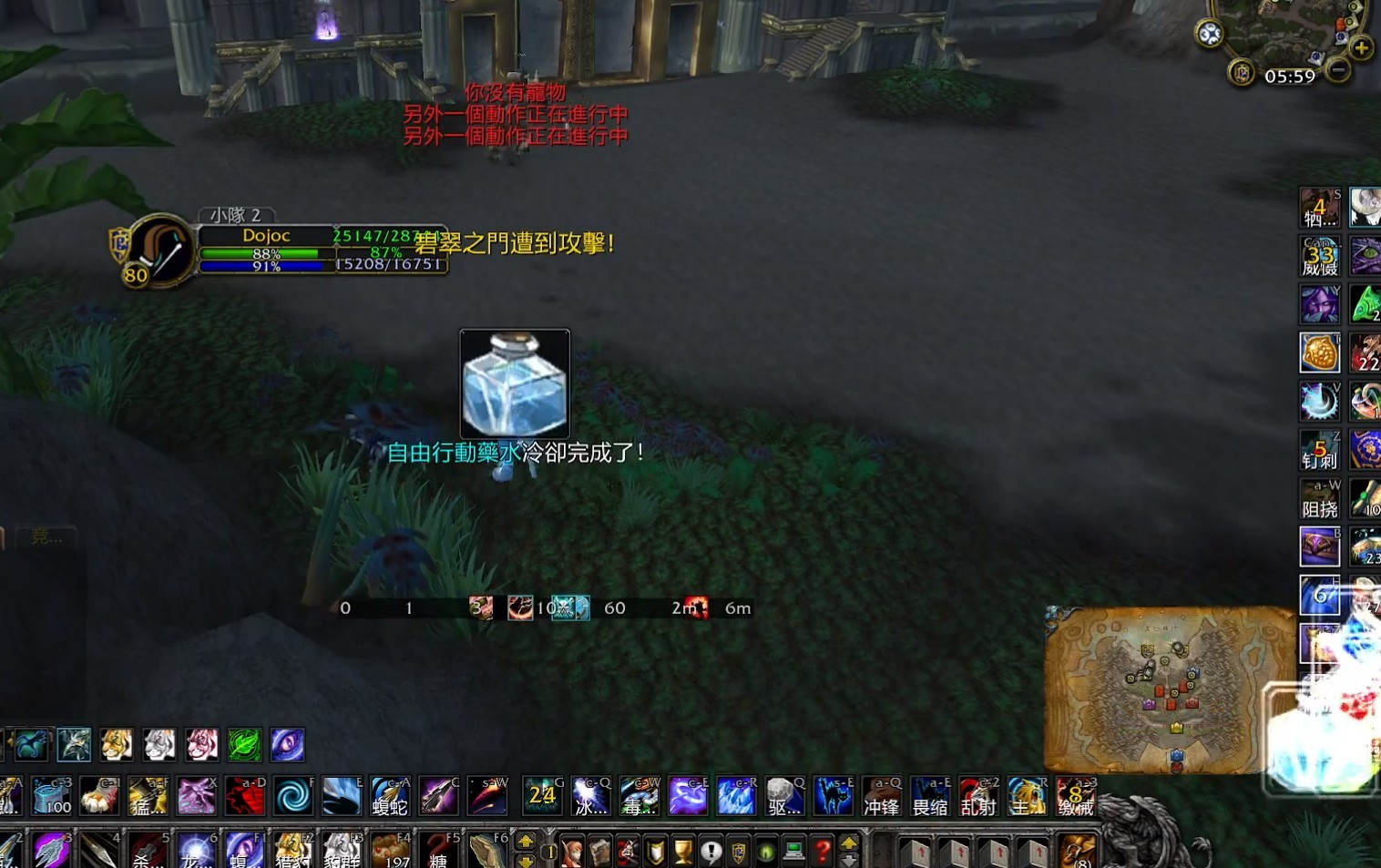Activate the 乱射 volley ability

click(x=978, y=797)
